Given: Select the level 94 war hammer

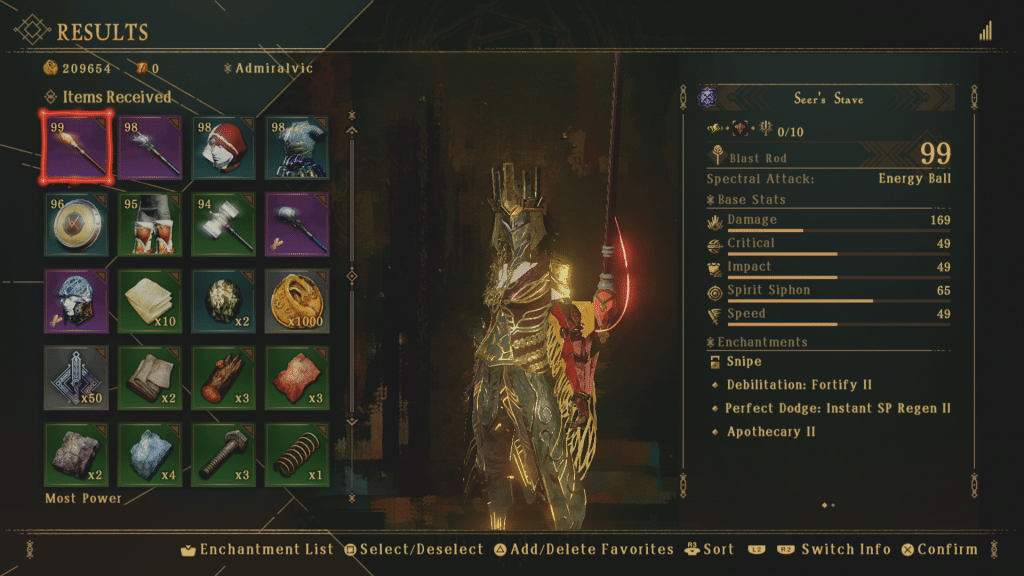Looking at the screenshot, I should coord(223,224).
